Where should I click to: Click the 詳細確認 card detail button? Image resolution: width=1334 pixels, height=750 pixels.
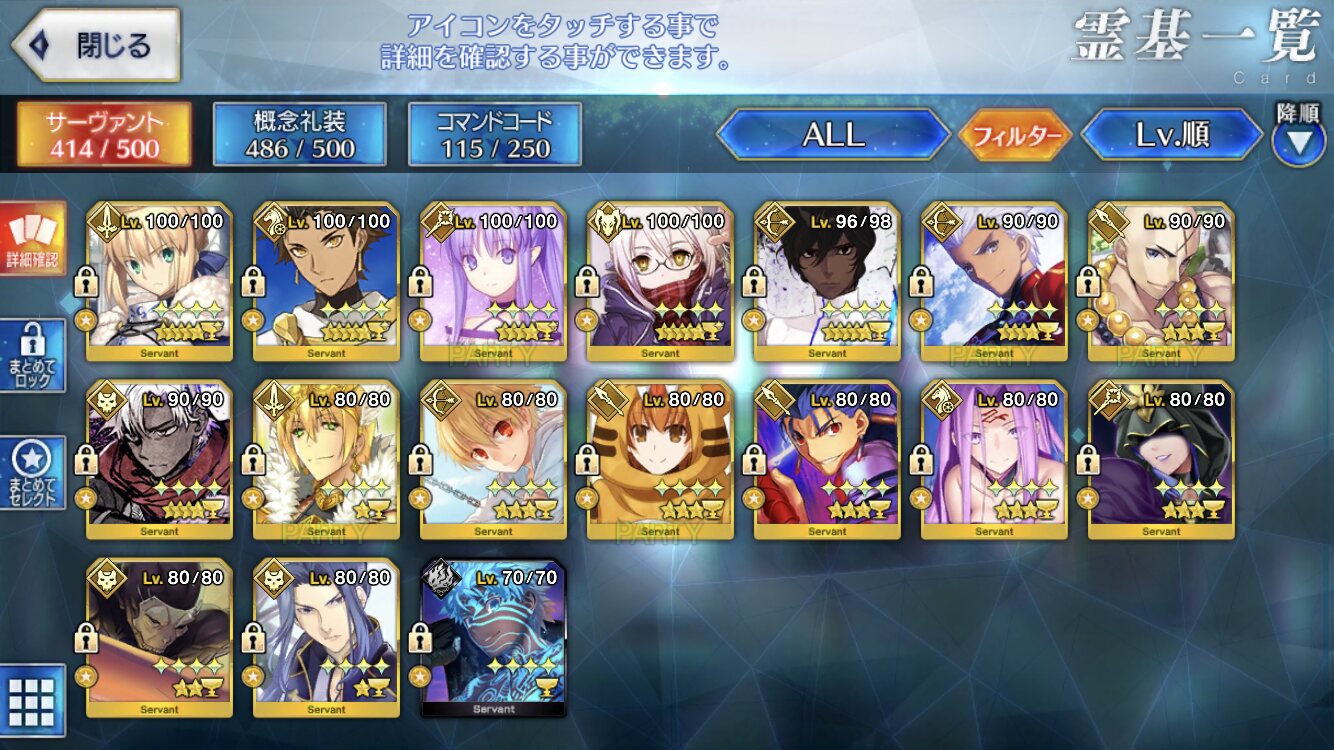tap(33, 238)
